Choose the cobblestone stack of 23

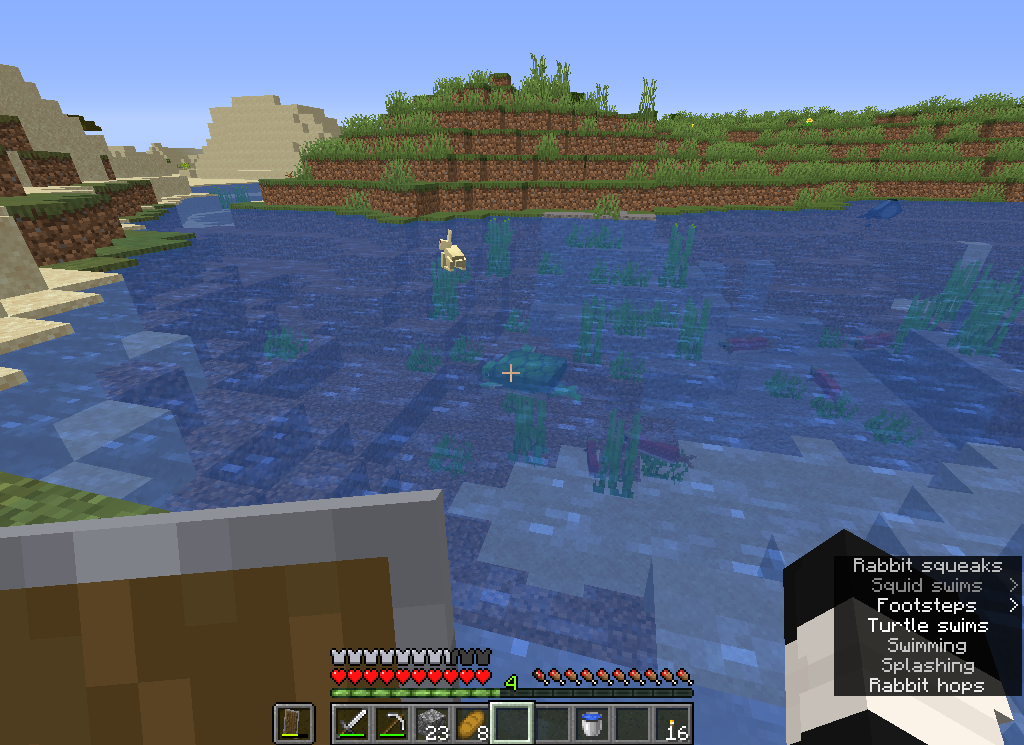coord(432,723)
